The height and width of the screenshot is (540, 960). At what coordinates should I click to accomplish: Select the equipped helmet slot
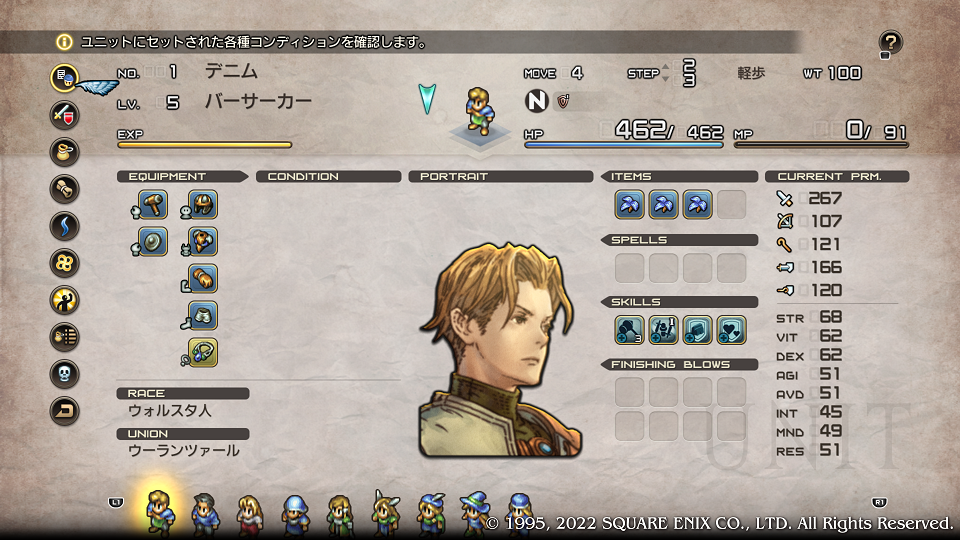[x=203, y=205]
